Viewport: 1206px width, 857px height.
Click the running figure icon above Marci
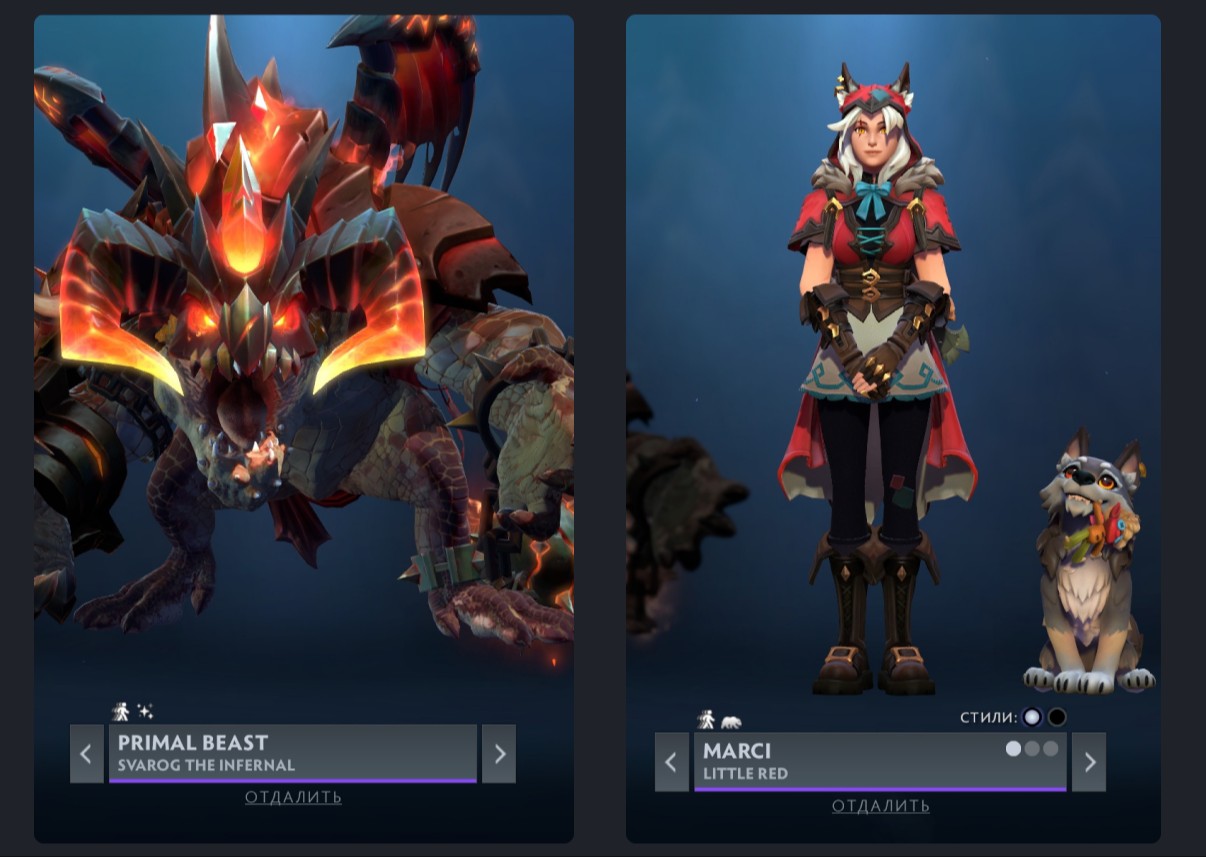tap(706, 719)
